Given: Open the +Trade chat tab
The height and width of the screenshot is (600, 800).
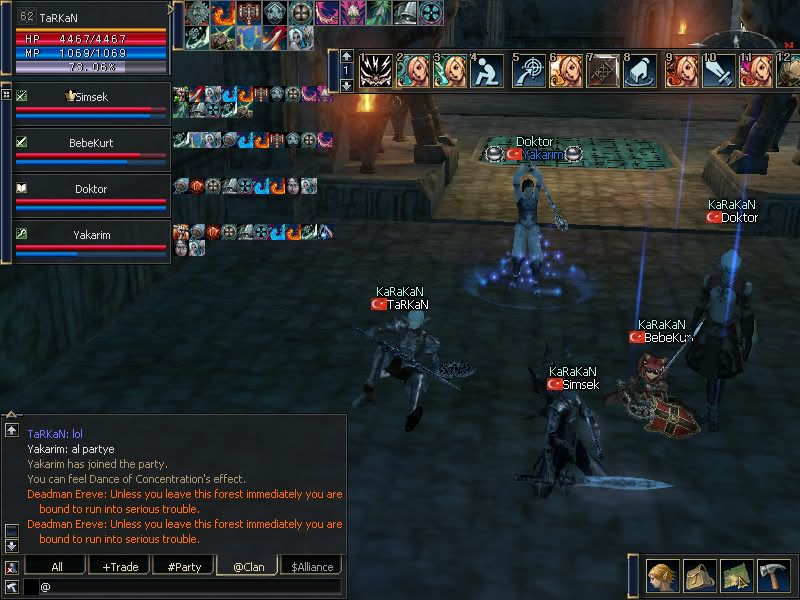Looking at the screenshot, I should click(120, 566).
